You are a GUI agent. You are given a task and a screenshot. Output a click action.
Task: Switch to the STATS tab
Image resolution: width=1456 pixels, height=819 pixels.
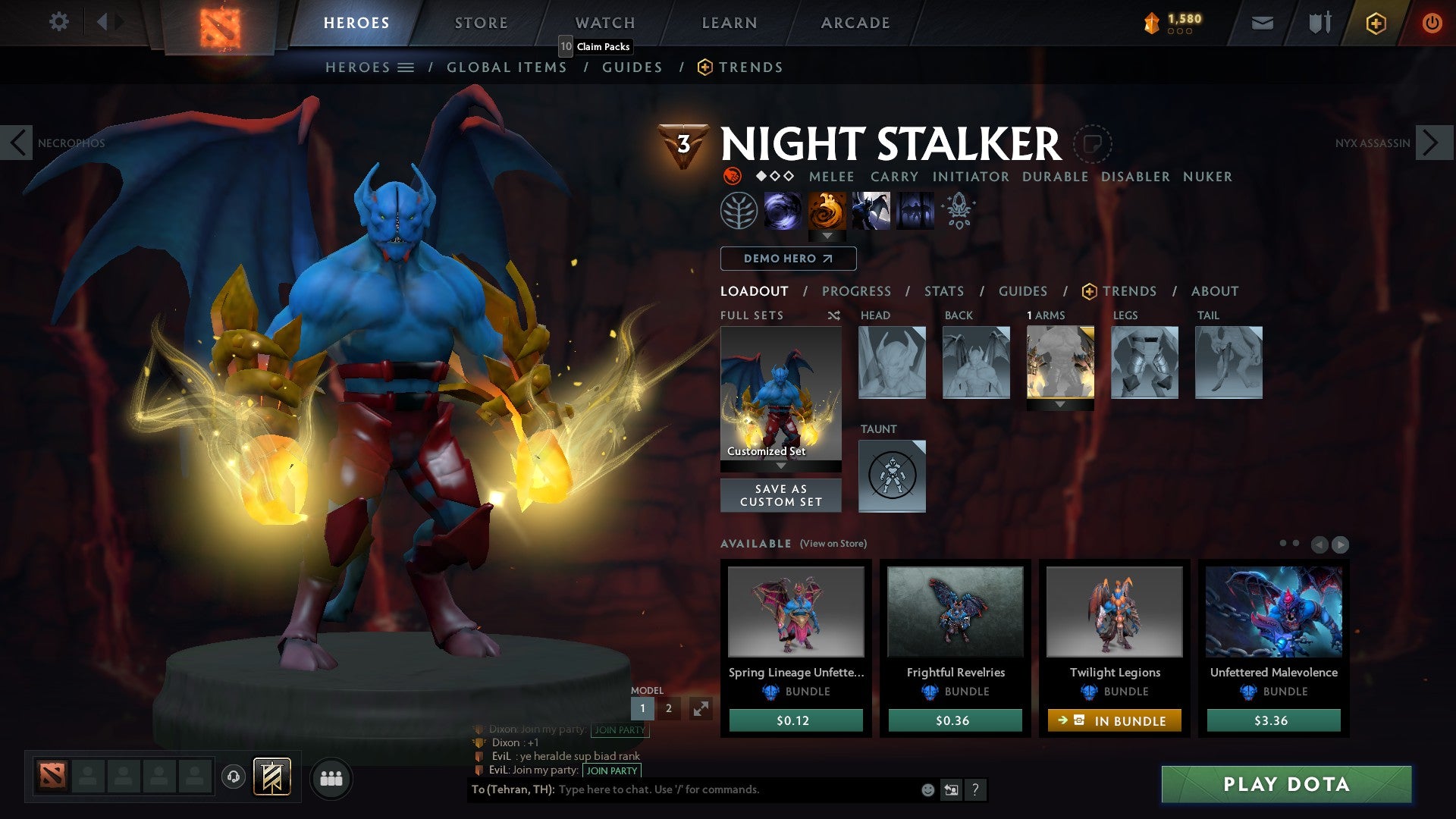[x=943, y=291]
